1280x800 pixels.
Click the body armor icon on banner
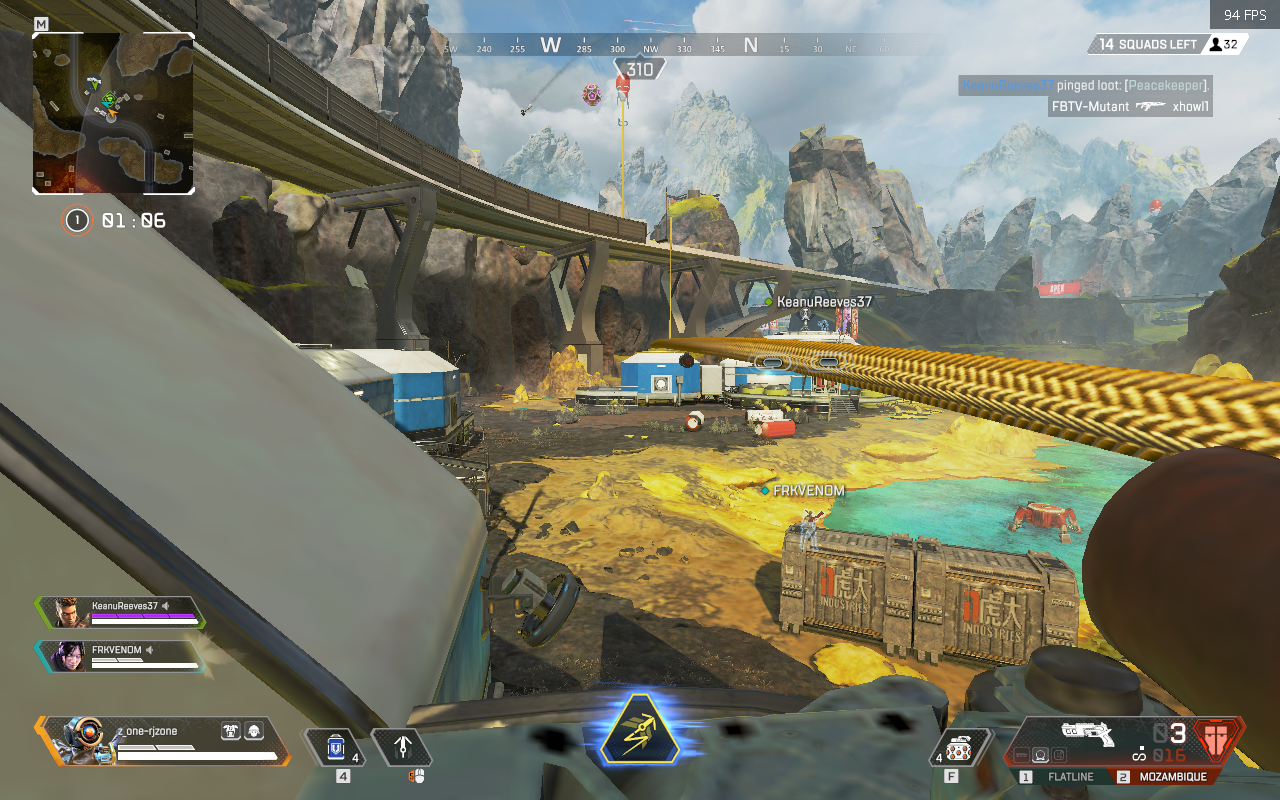pos(229,732)
